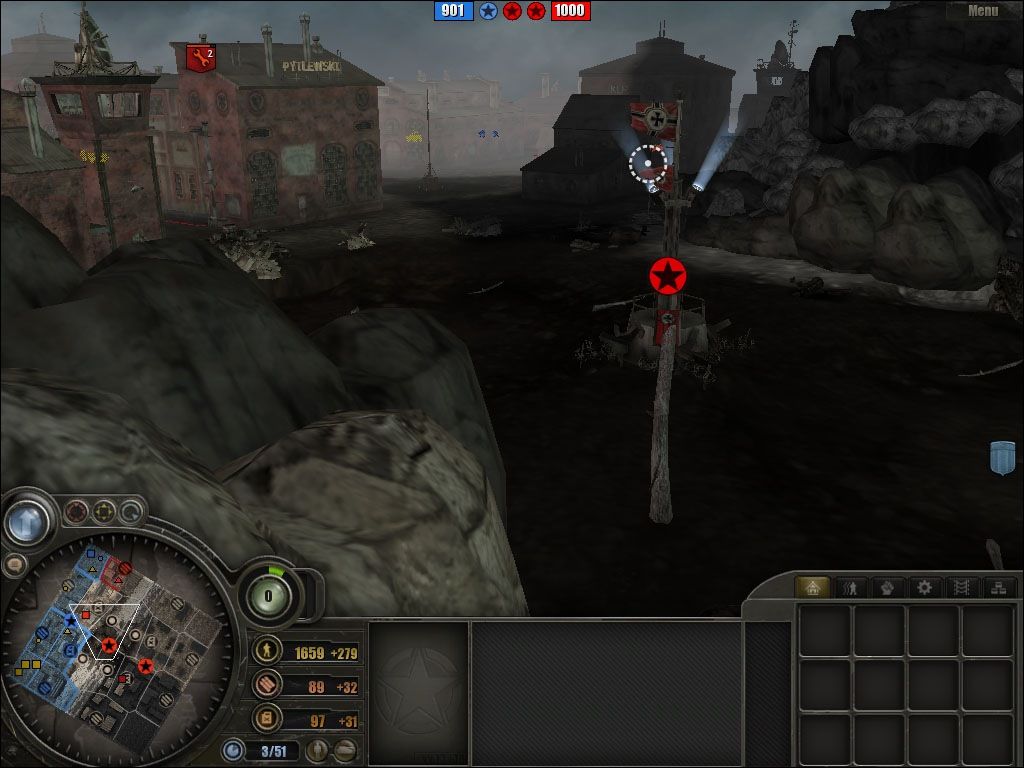Viewport: 1024px width, 768px height.
Task: Click the red wrench badge on the building
Action: coord(201,59)
